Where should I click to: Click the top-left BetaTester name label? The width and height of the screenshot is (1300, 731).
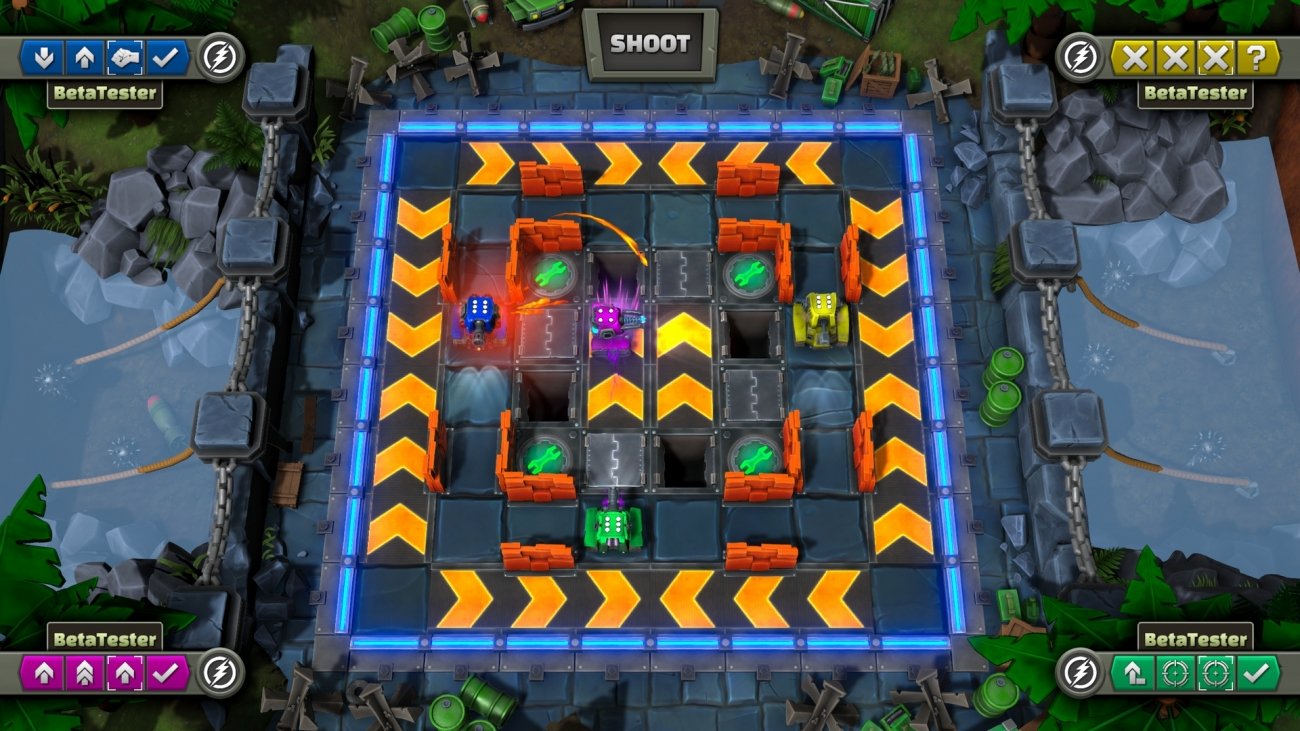click(x=103, y=91)
